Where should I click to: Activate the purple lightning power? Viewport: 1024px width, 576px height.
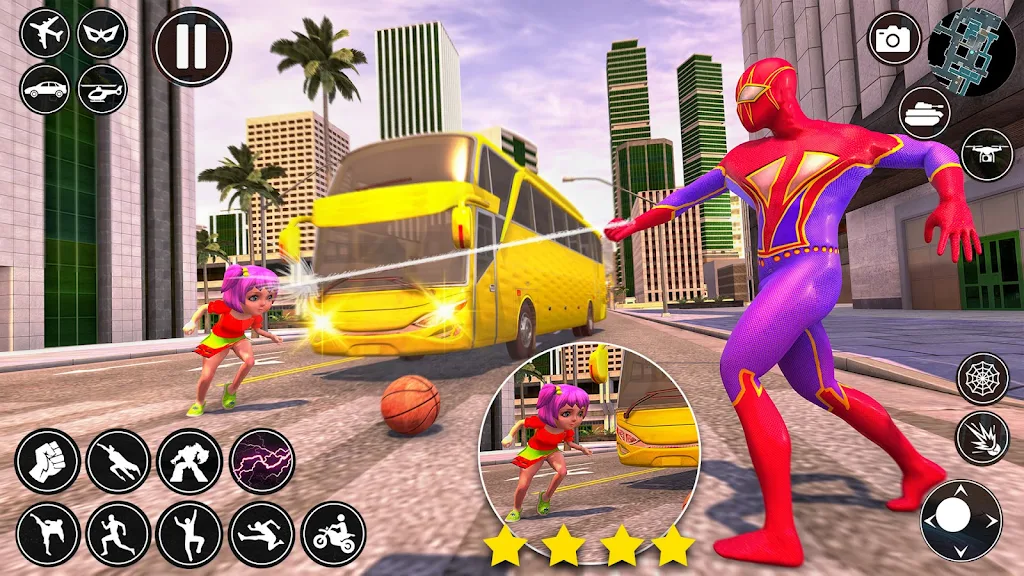262,461
